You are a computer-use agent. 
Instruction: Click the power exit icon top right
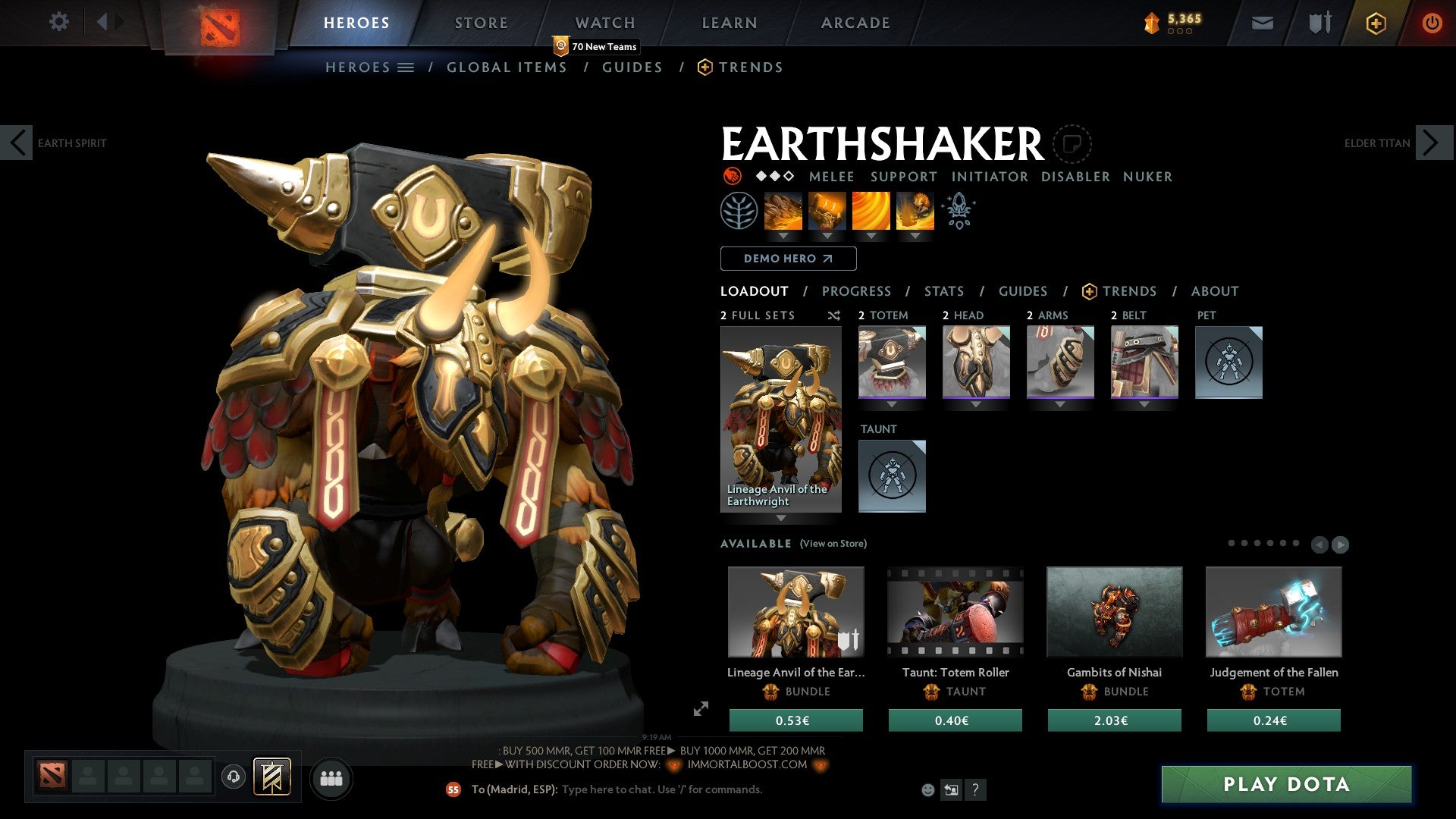pyautogui.click(x=1432, y=23)
